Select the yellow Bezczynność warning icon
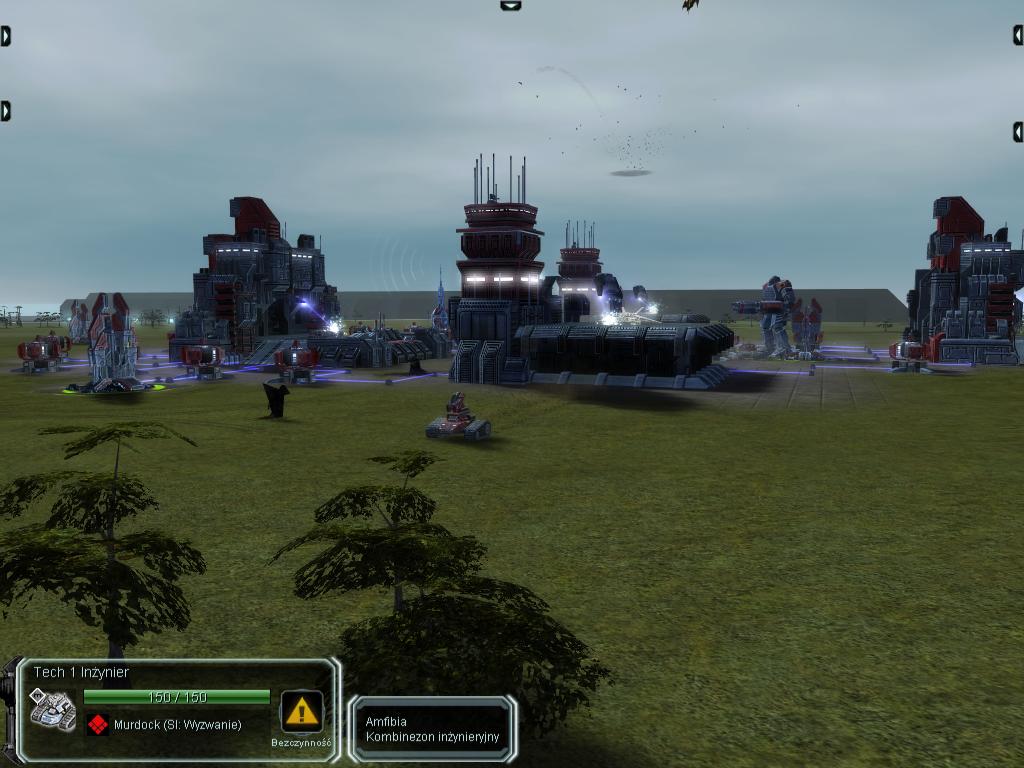The height and width of the screenshot is (768, 1024). pyautogui.click(x=301, y=711)
